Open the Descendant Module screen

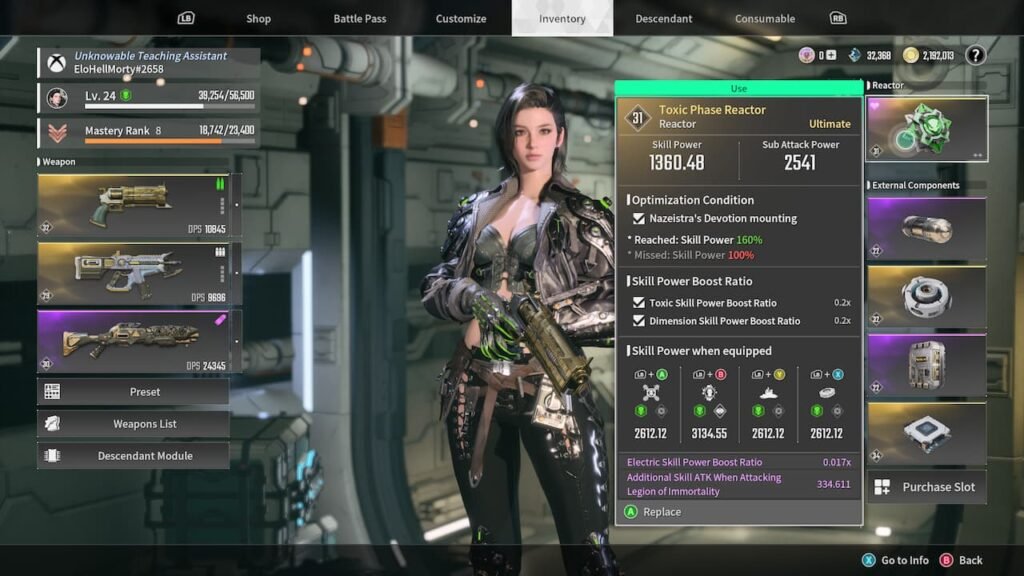pyautogui.click(x=133, y=455)
